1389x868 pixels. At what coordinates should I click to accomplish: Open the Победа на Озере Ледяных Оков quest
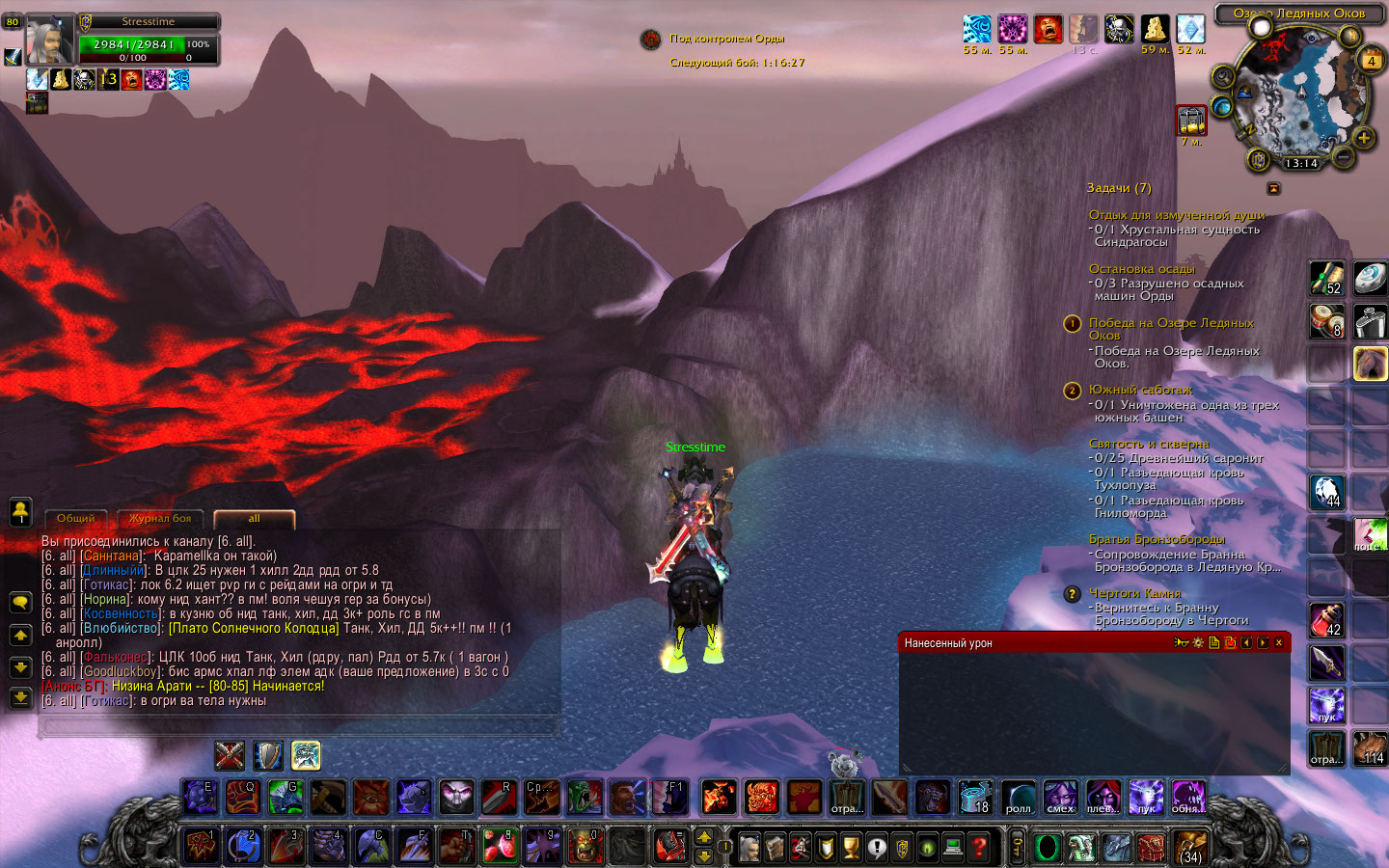[x=1171, y=323]
